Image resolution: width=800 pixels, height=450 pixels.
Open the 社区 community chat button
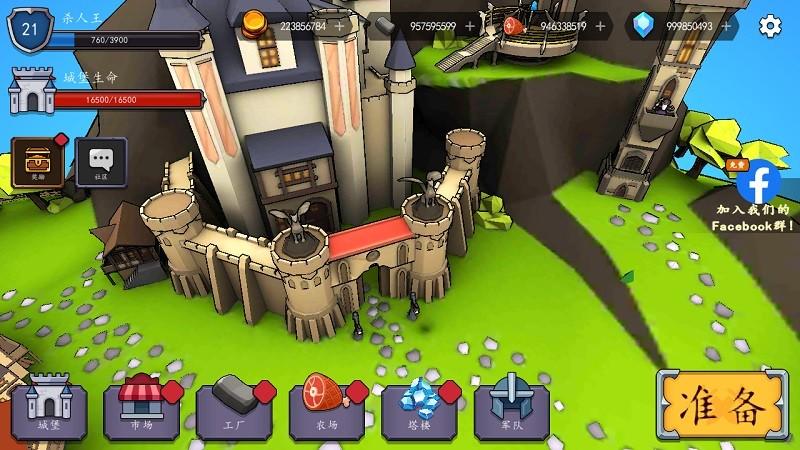(x=100, y=160)
